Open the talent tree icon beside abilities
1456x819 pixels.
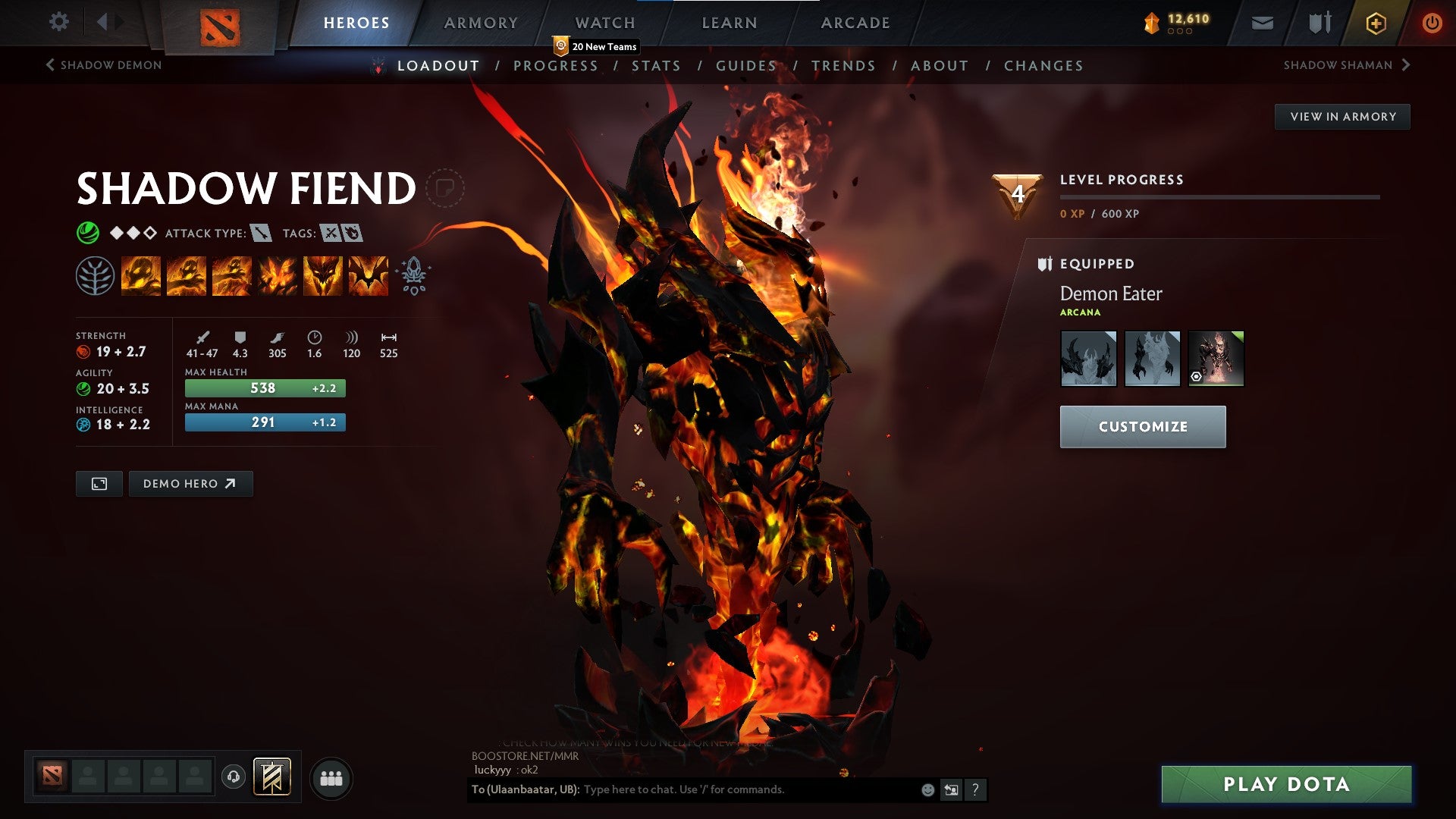tap(97, 275)
